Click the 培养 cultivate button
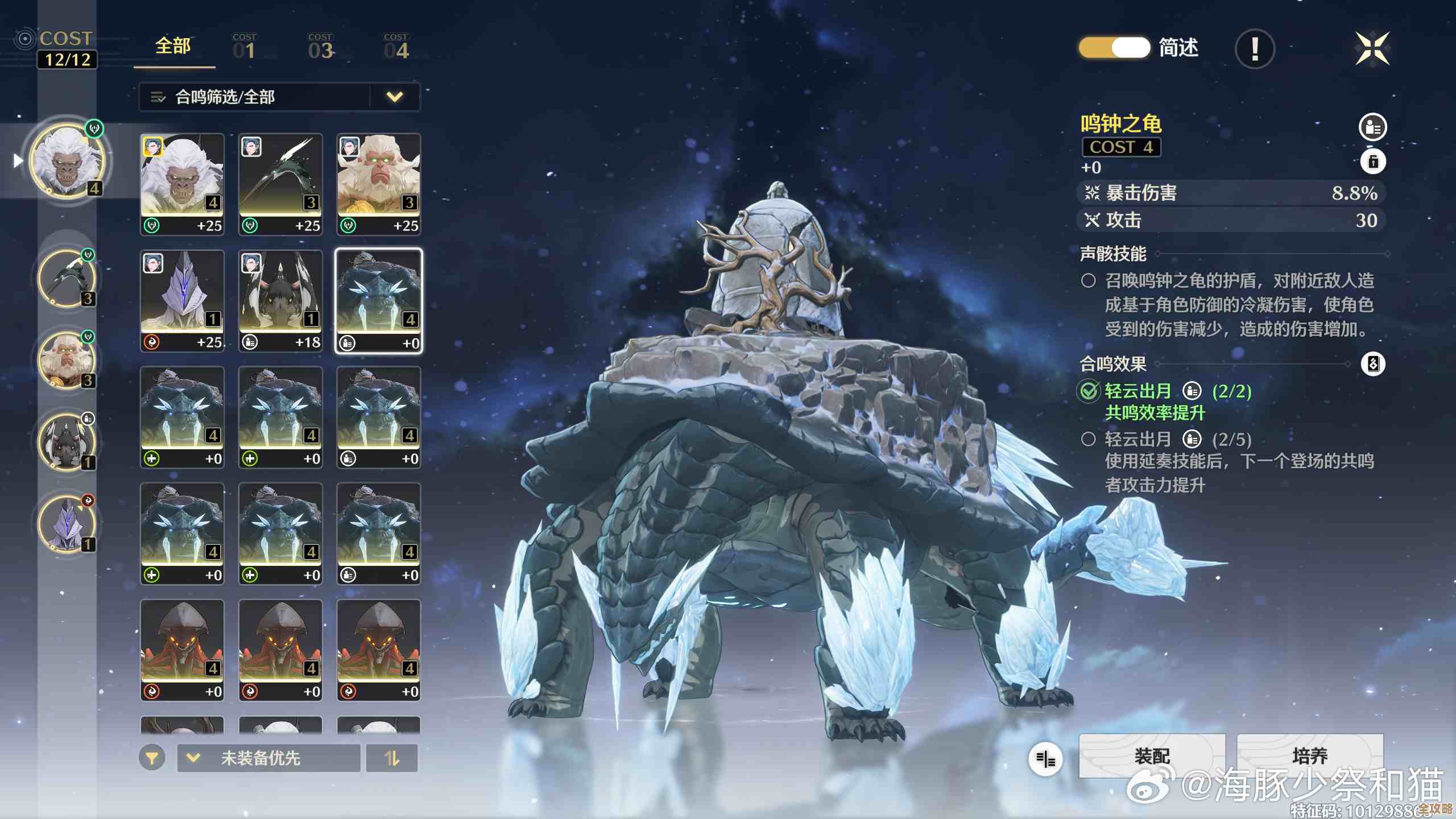The width and height of the screenshot is (1456, 819). point(1309,755)
